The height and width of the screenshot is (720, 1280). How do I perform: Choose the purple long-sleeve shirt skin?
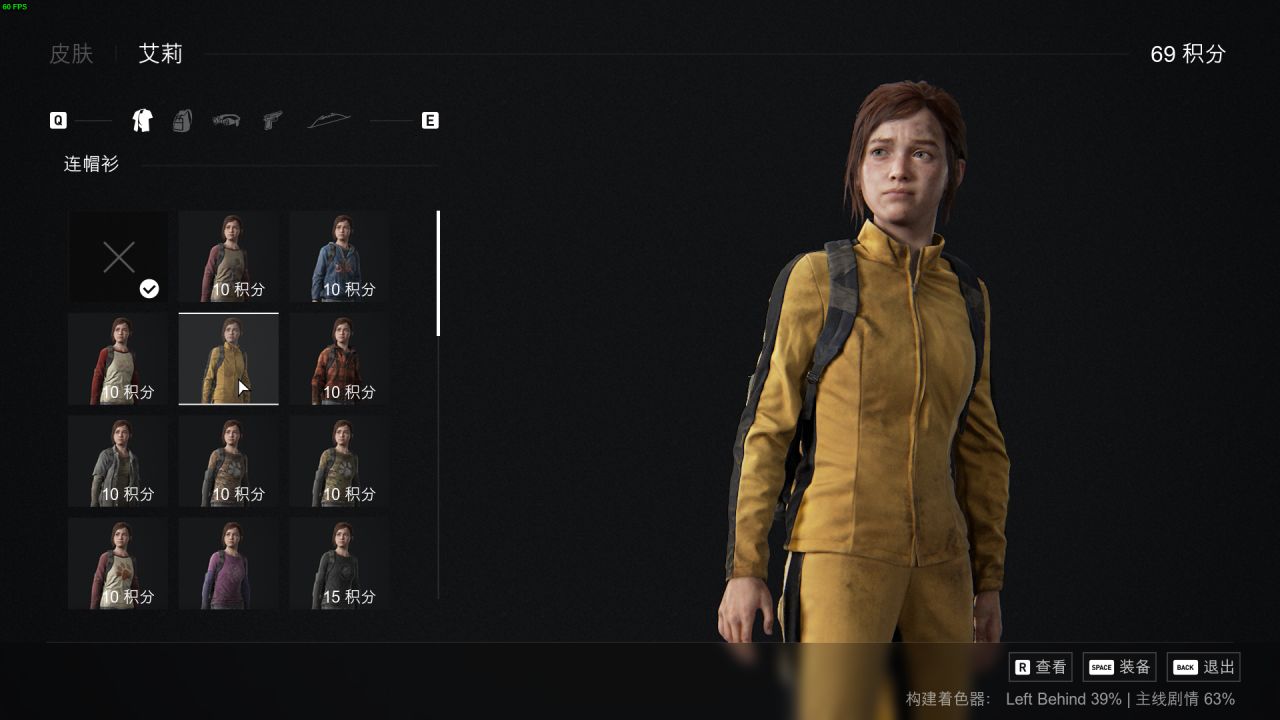[x=228, y=563]
